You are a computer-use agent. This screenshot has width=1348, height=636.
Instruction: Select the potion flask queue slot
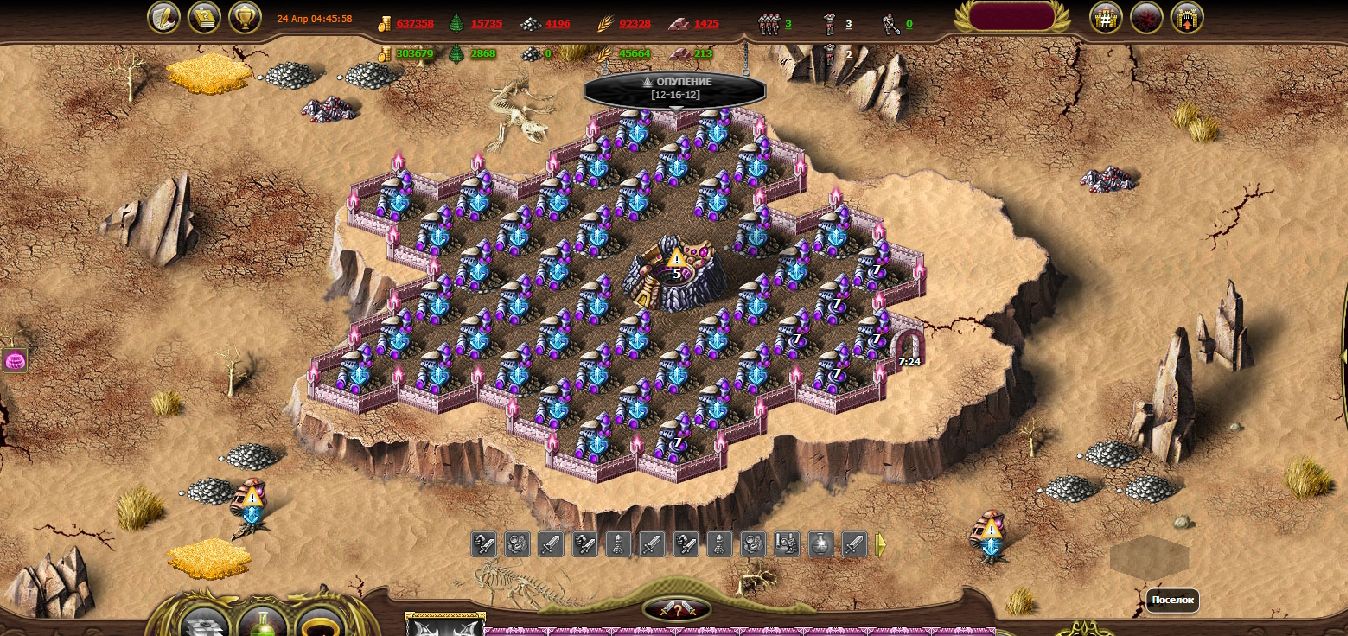[820, 544]
